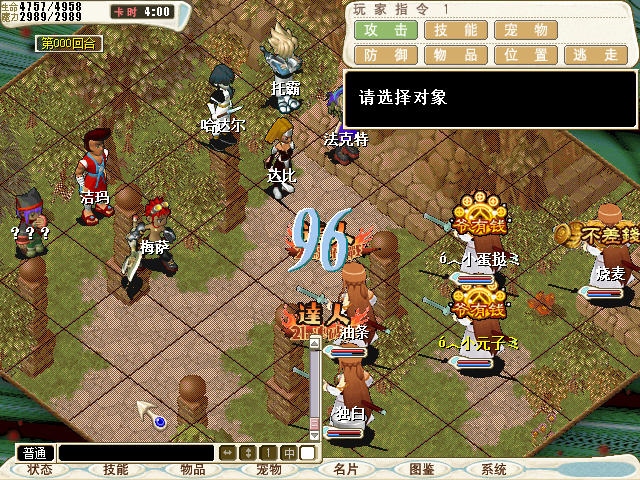This screenshot has width=640, height=480.
Task: Target the enemy named 梅萨
Action: point(152,240)
